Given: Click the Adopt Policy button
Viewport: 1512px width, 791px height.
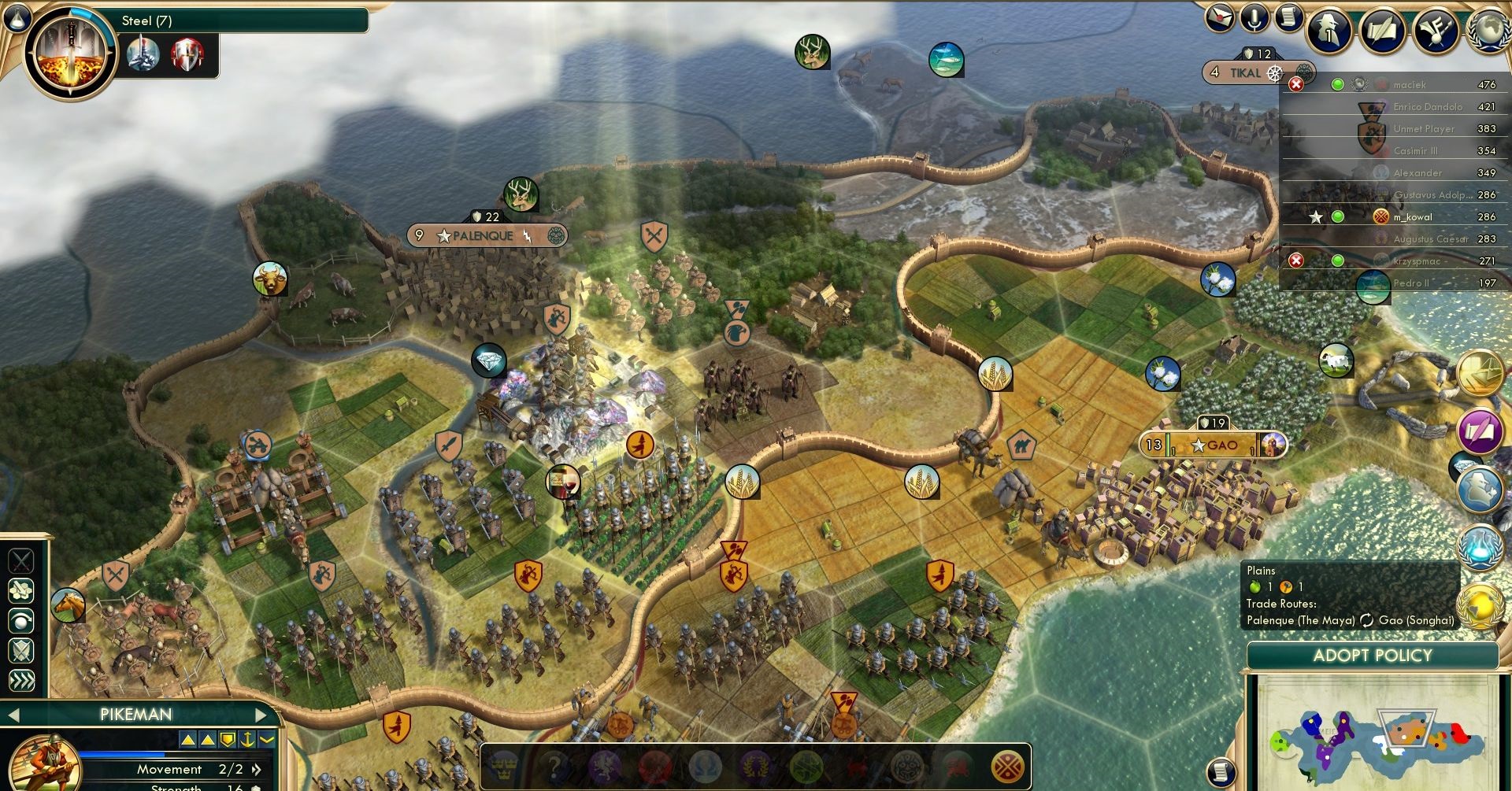Looking at the screenshot, I should pyautogui.click(x=1372, y=656).
